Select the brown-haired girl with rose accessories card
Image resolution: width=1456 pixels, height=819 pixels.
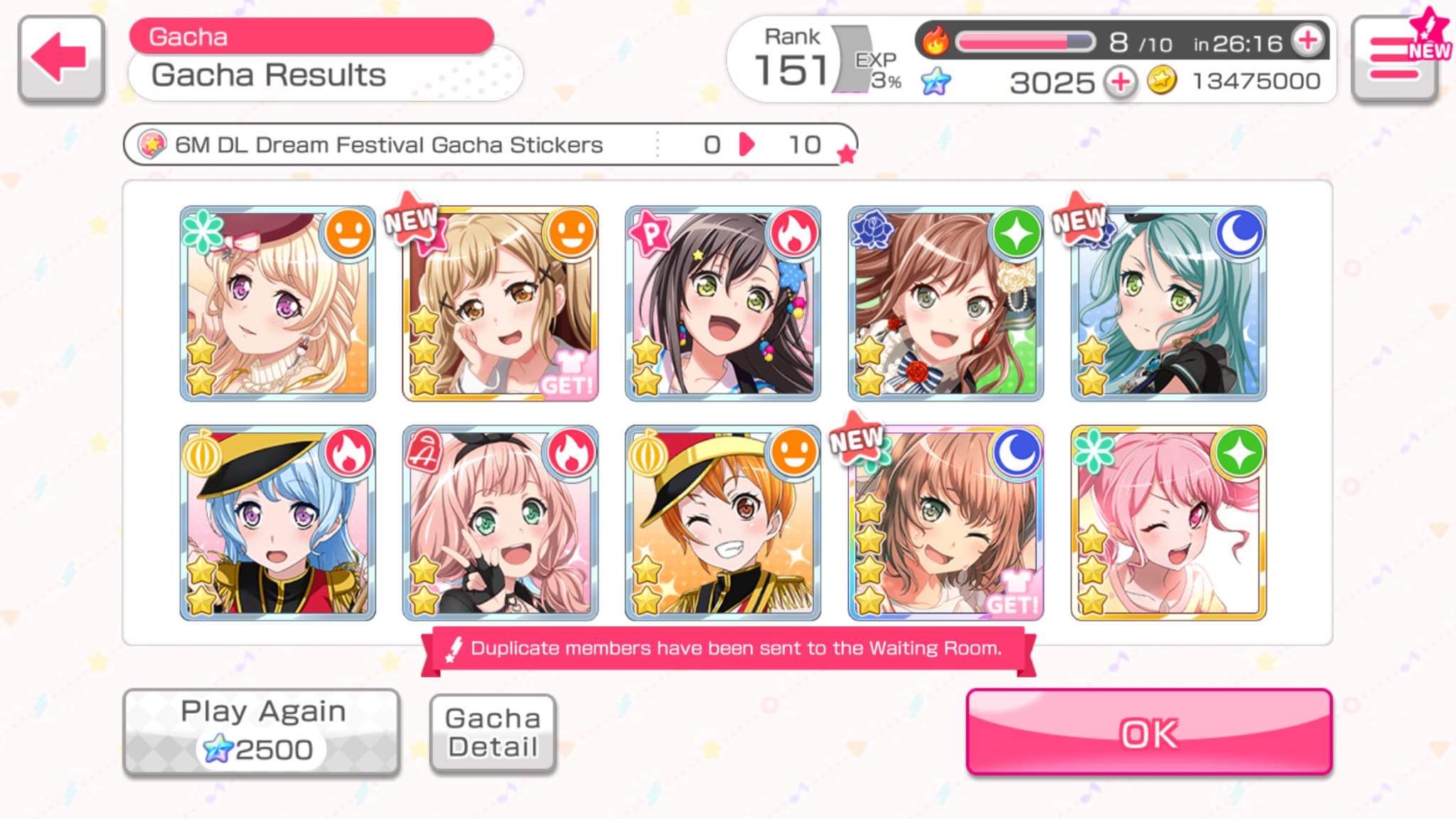tap(946, 304)
